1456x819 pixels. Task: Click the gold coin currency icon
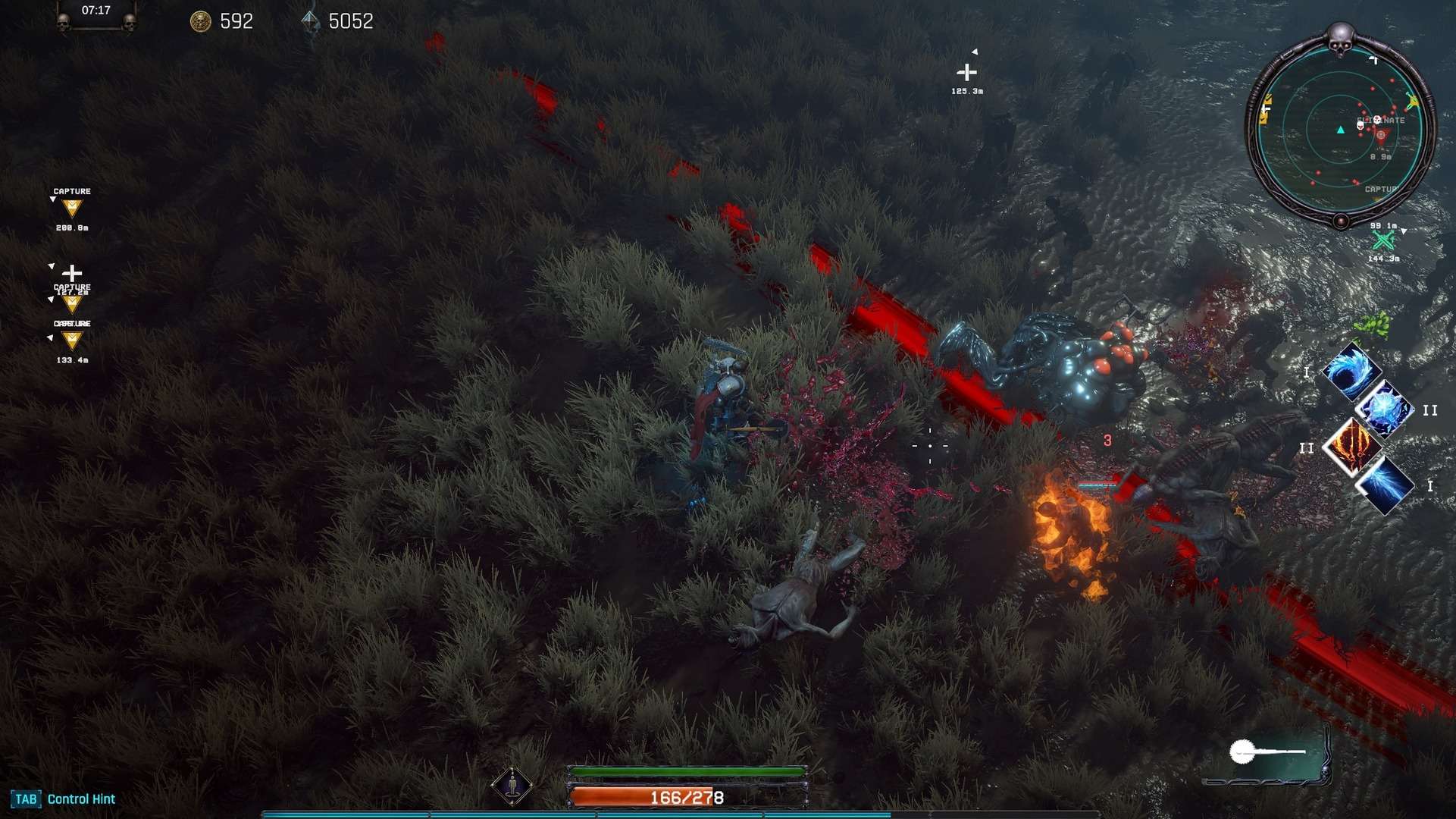[201, 20]
